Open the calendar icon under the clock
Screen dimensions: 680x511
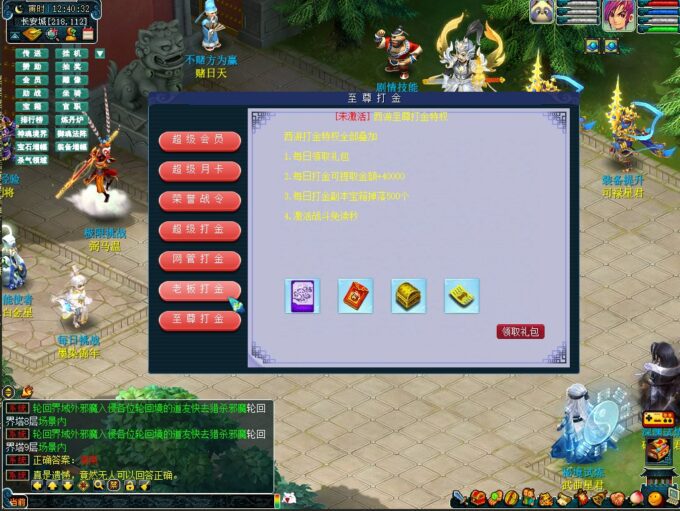(87, 34)
